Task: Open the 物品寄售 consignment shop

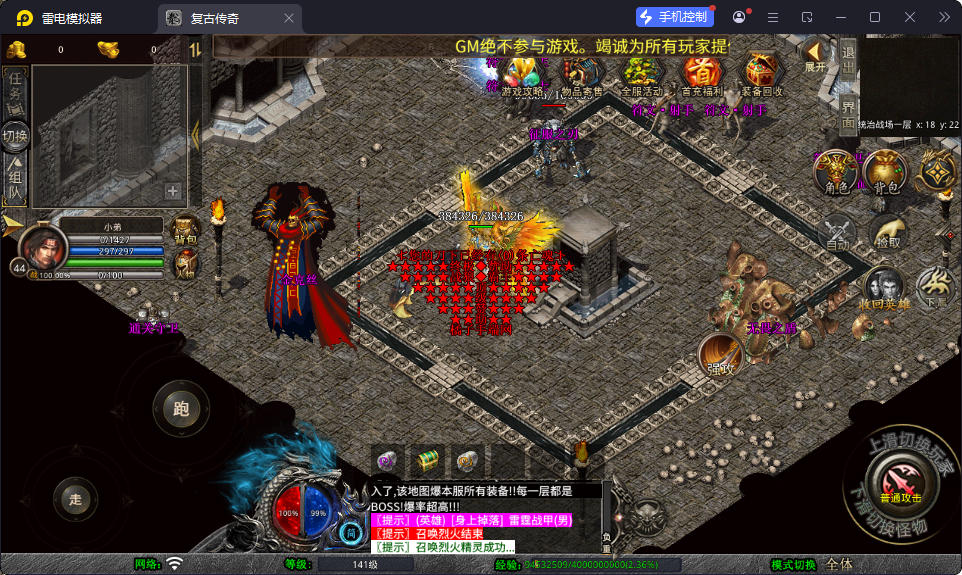Action: 581,75
